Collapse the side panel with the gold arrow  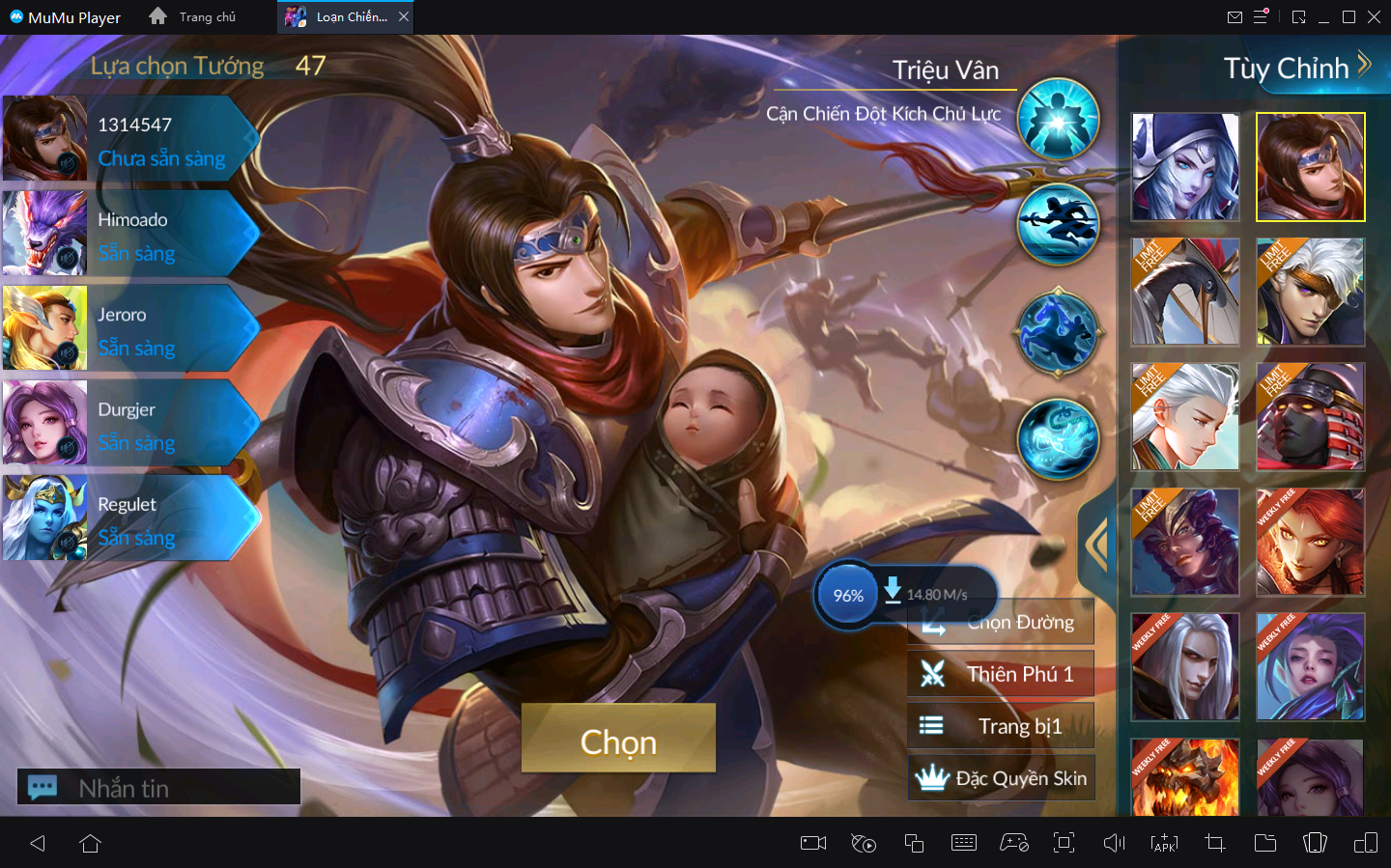(x=1097, y=544)
